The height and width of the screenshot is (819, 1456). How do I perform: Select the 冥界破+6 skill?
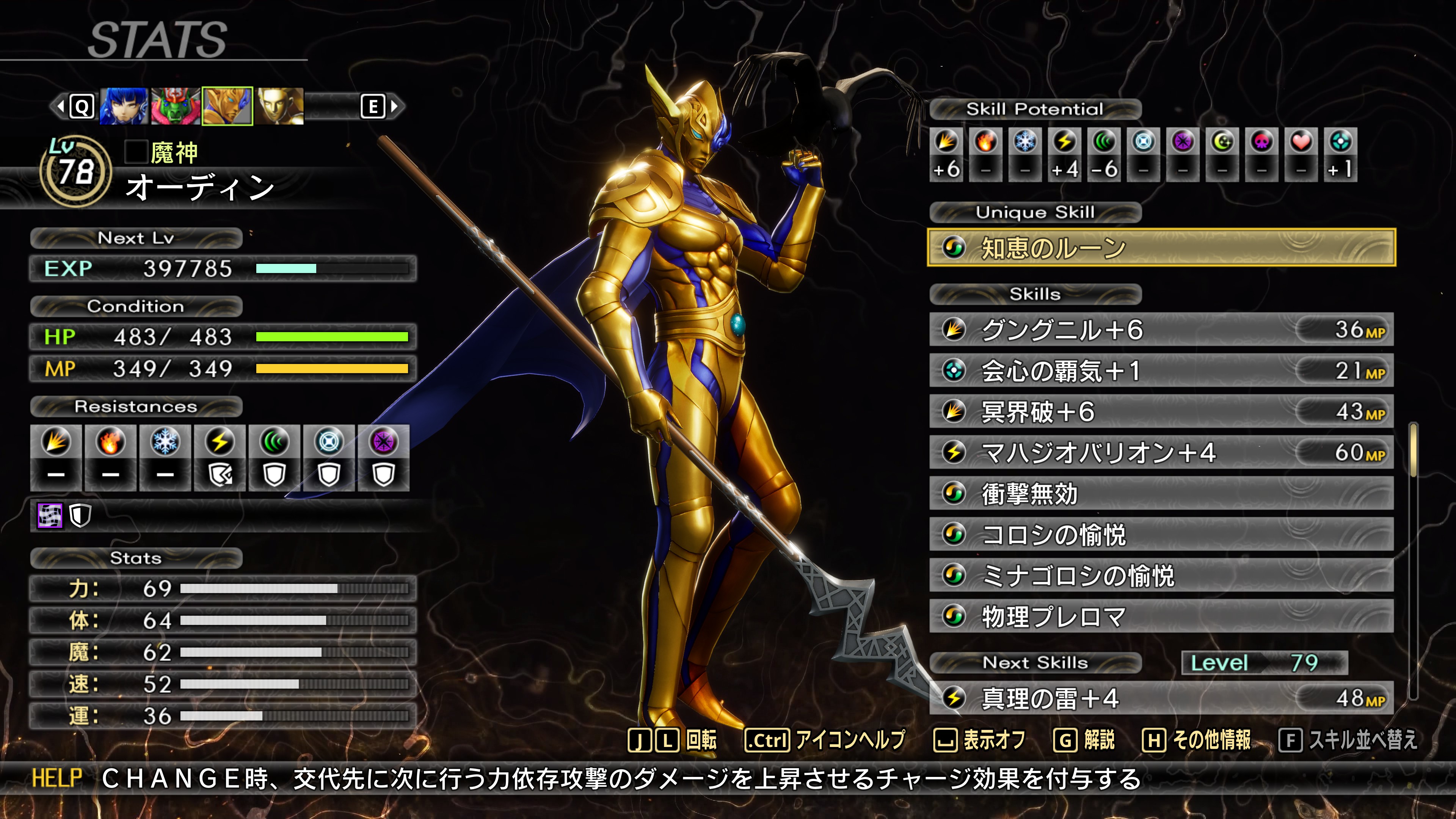(x=1161, y=411)
